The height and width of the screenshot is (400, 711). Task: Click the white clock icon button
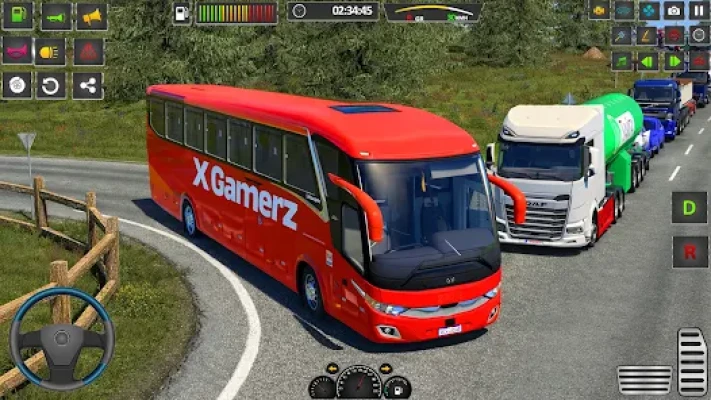point(698,35)
